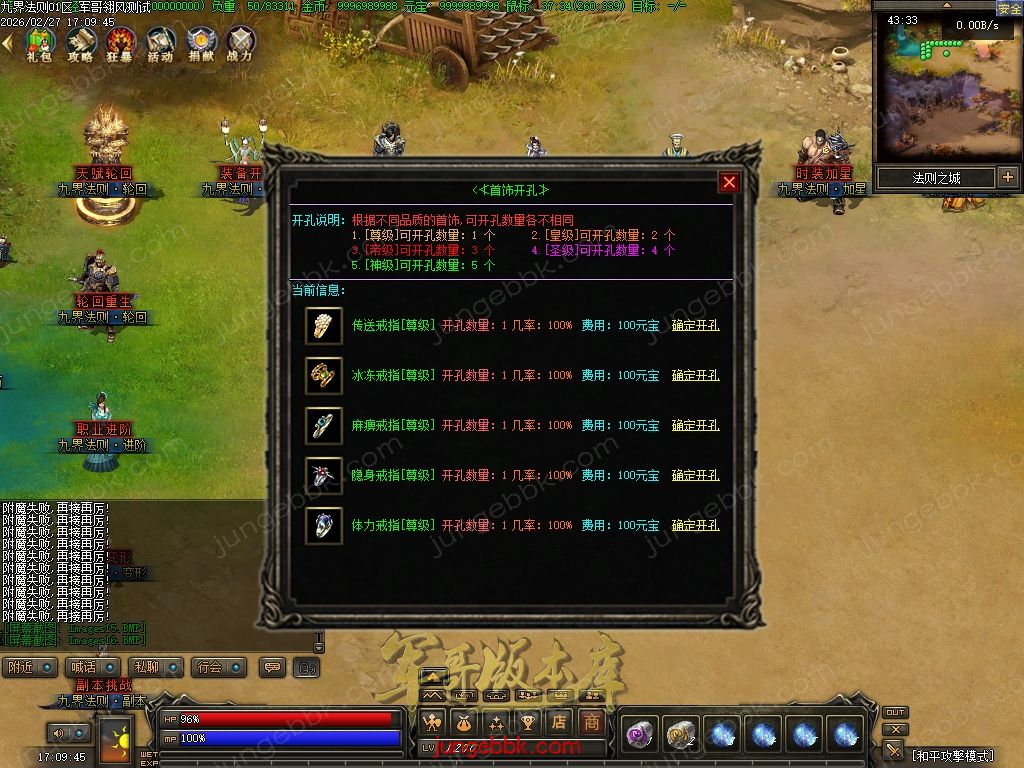Confirm 确定开孔 for the 隐身戒指 row

(695, 476)
